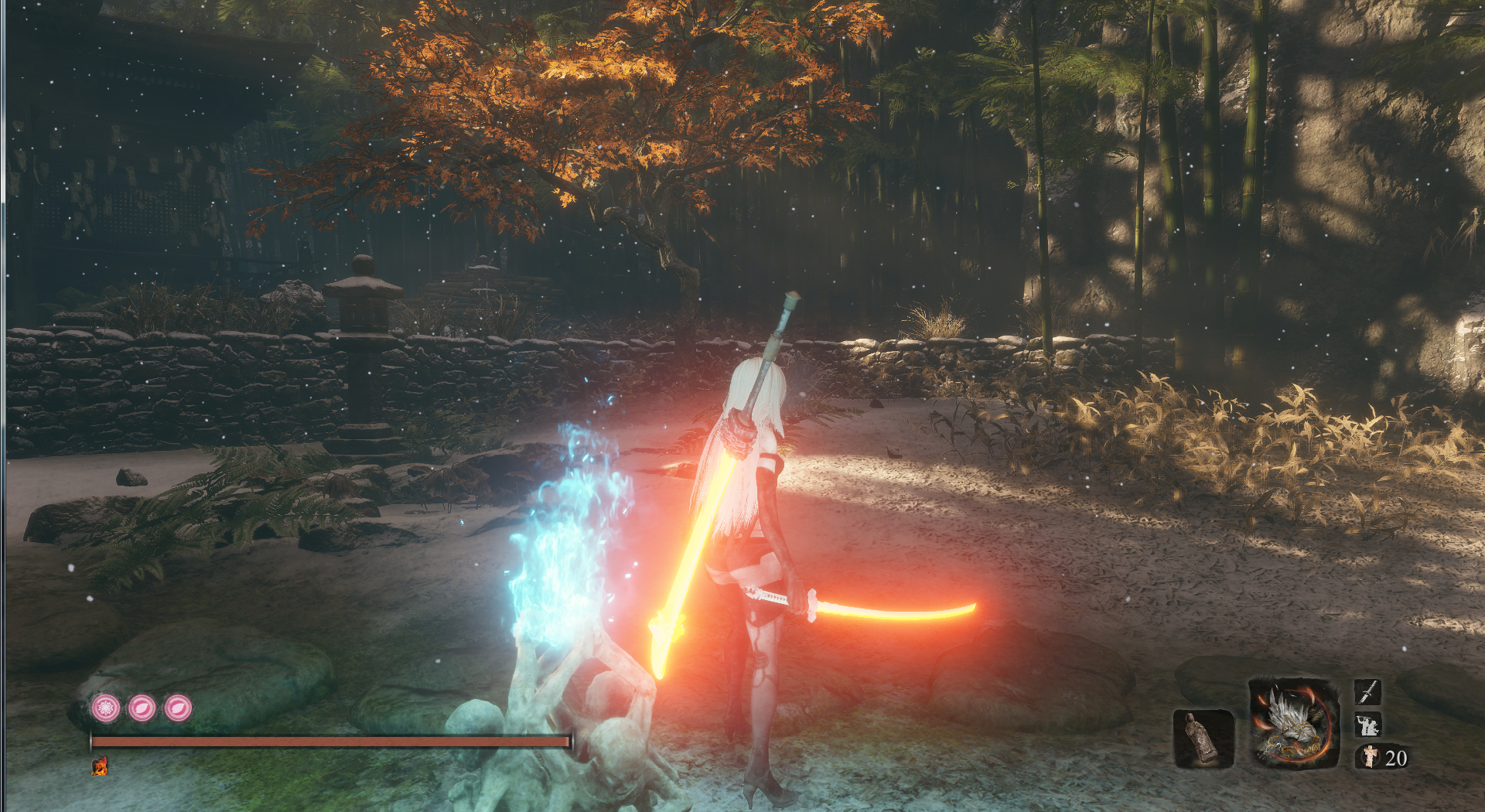1485x812 pixels.
Task: Click the ninjutsu icon of two figures
Action: click(1367, 725)
